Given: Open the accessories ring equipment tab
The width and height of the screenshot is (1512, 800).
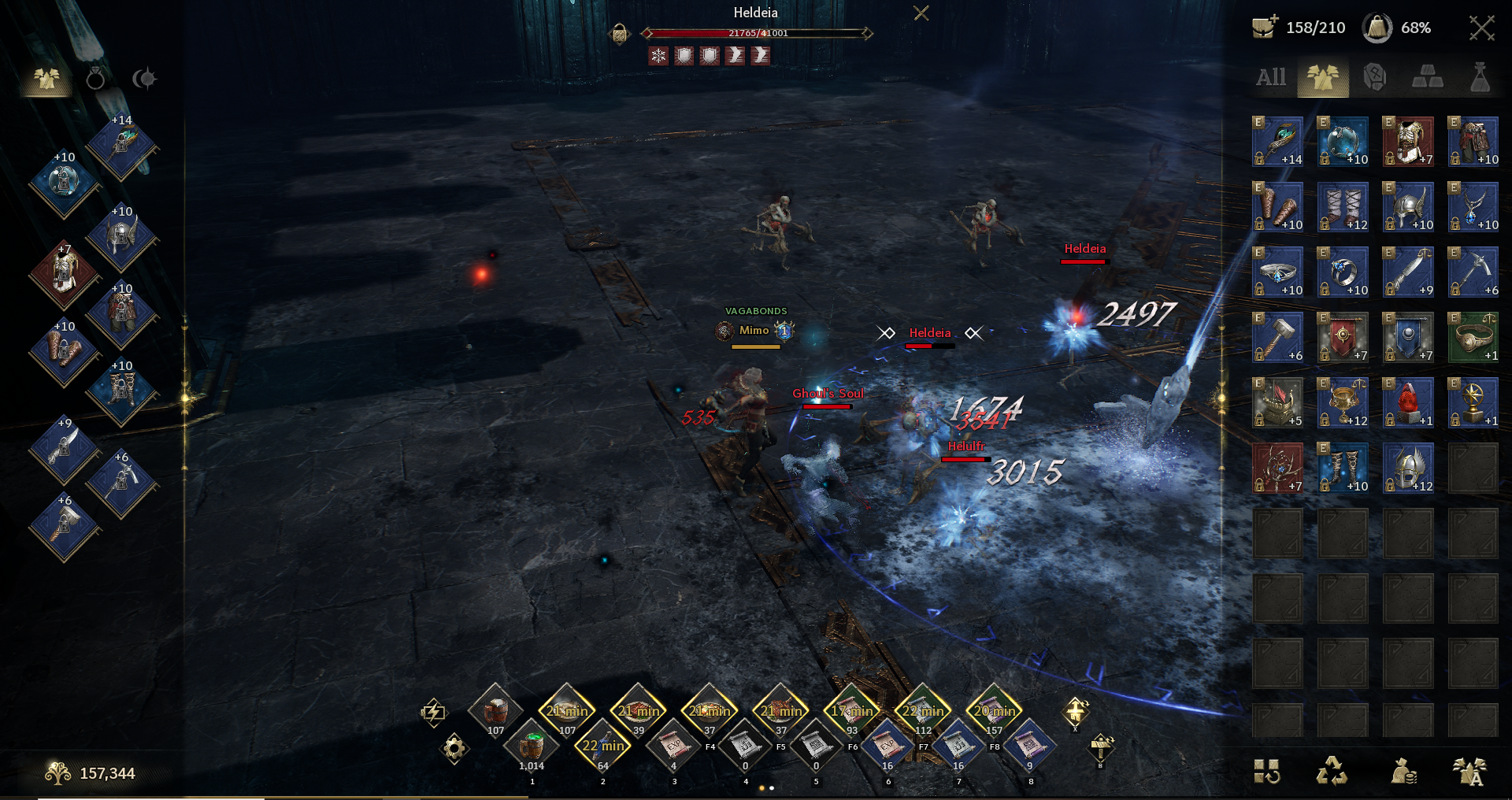Looking at the screenshot, I should tap(95, 79).
